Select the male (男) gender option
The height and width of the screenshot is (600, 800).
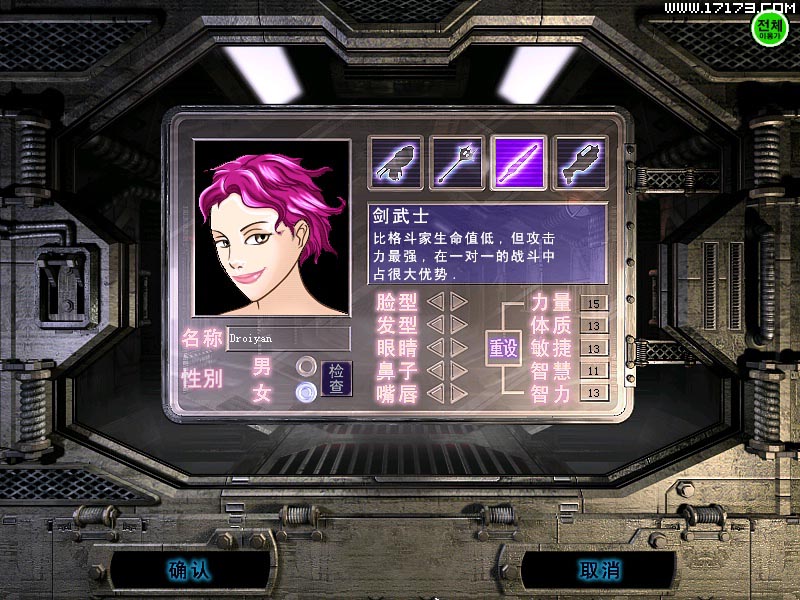306,366
